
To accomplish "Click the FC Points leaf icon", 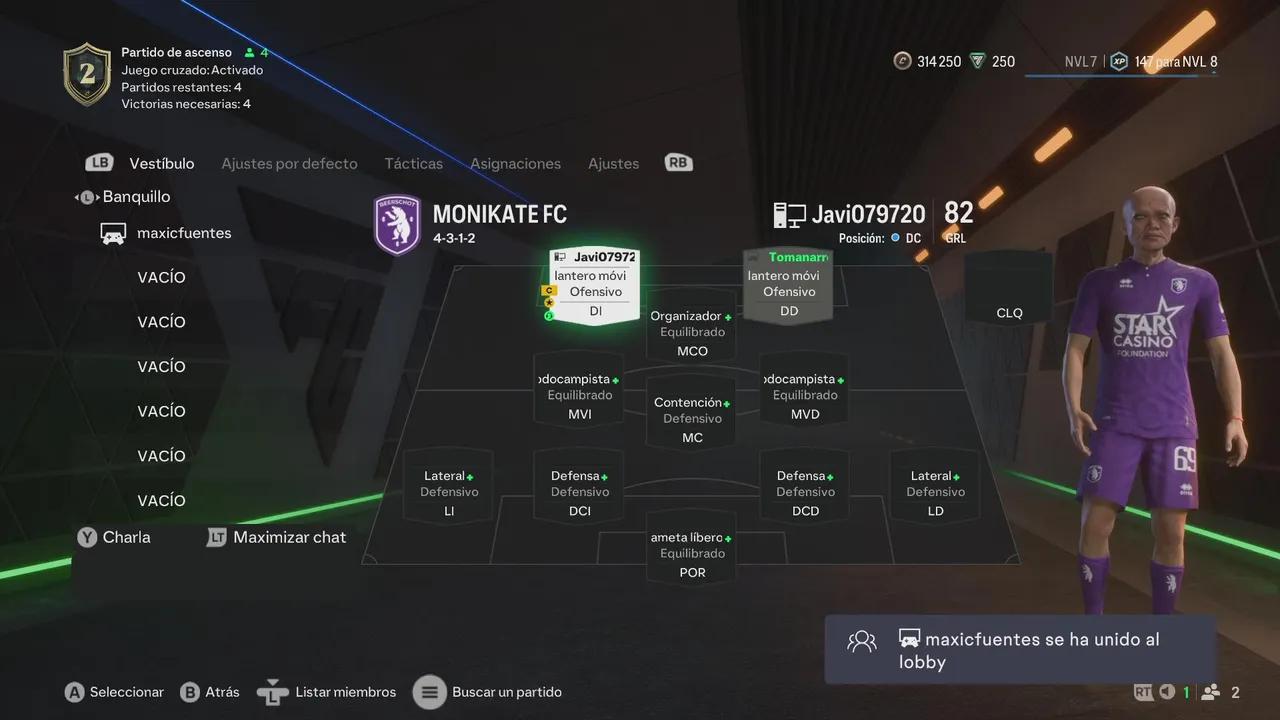I will [975, 61].
